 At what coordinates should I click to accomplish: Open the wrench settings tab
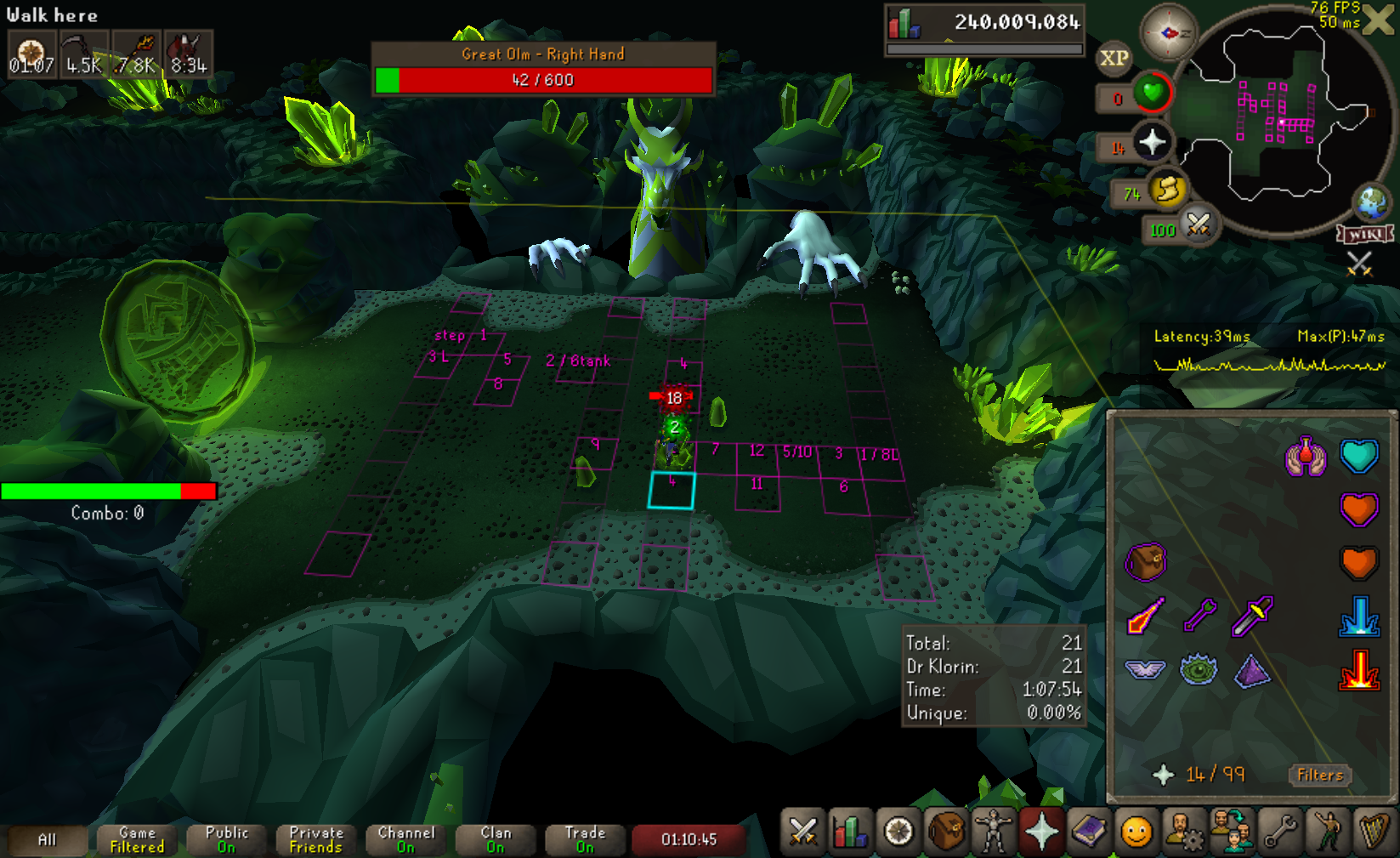[x=1279, y=831]
